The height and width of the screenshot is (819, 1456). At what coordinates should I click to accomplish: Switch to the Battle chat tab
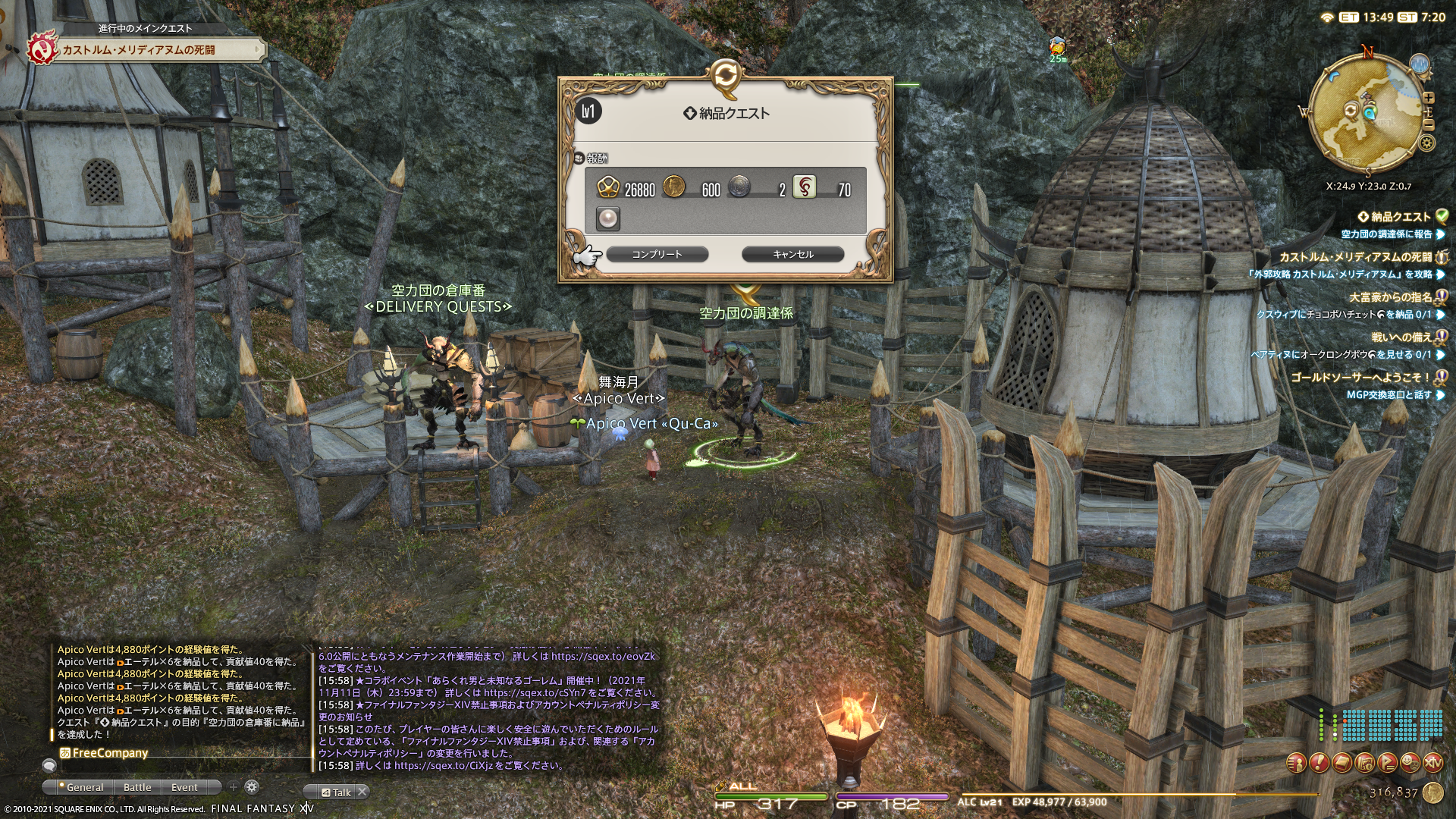[x=137, y=787]
